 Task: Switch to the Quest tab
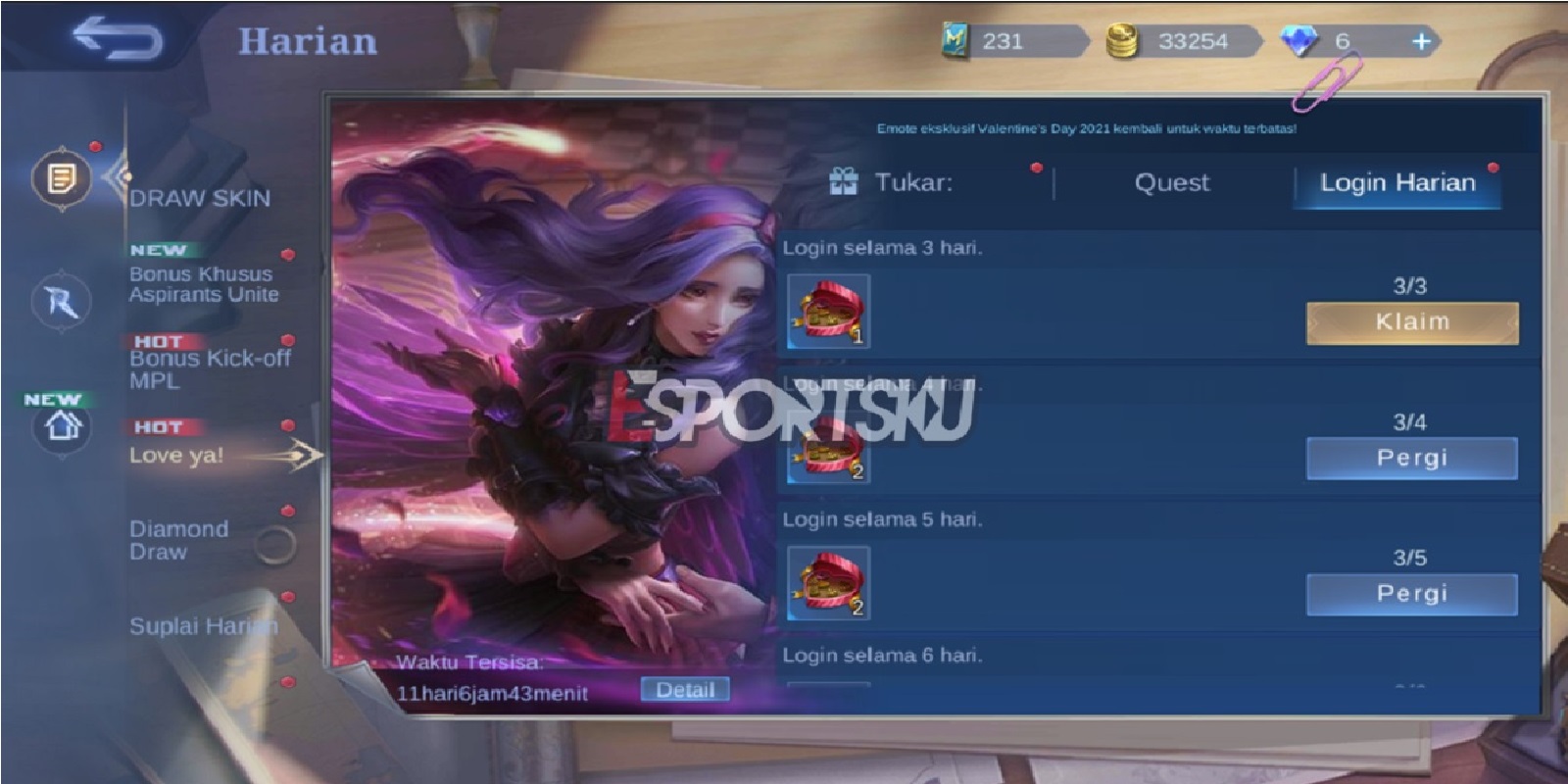click(x=1172, y=183)
